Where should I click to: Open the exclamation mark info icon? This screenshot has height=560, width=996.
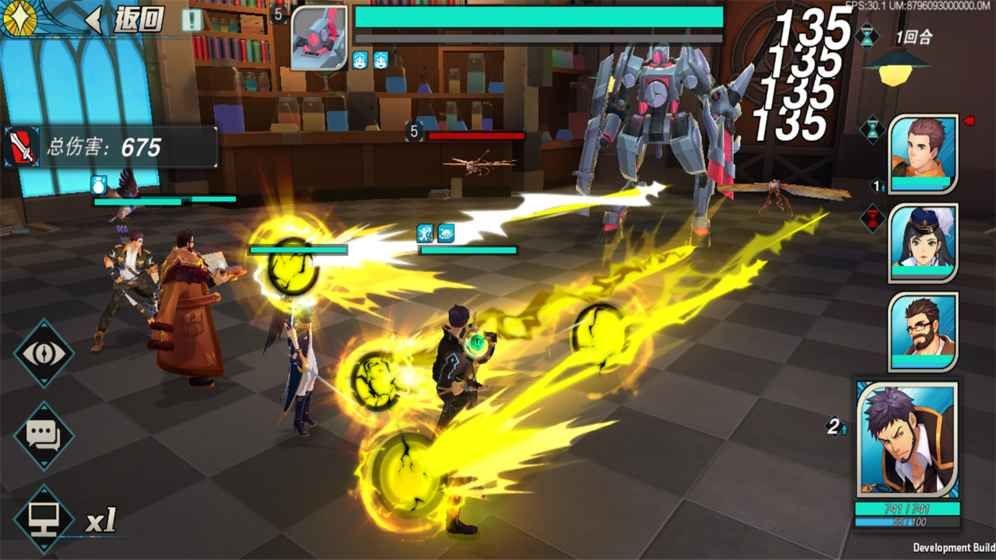(x=191, y=19)
